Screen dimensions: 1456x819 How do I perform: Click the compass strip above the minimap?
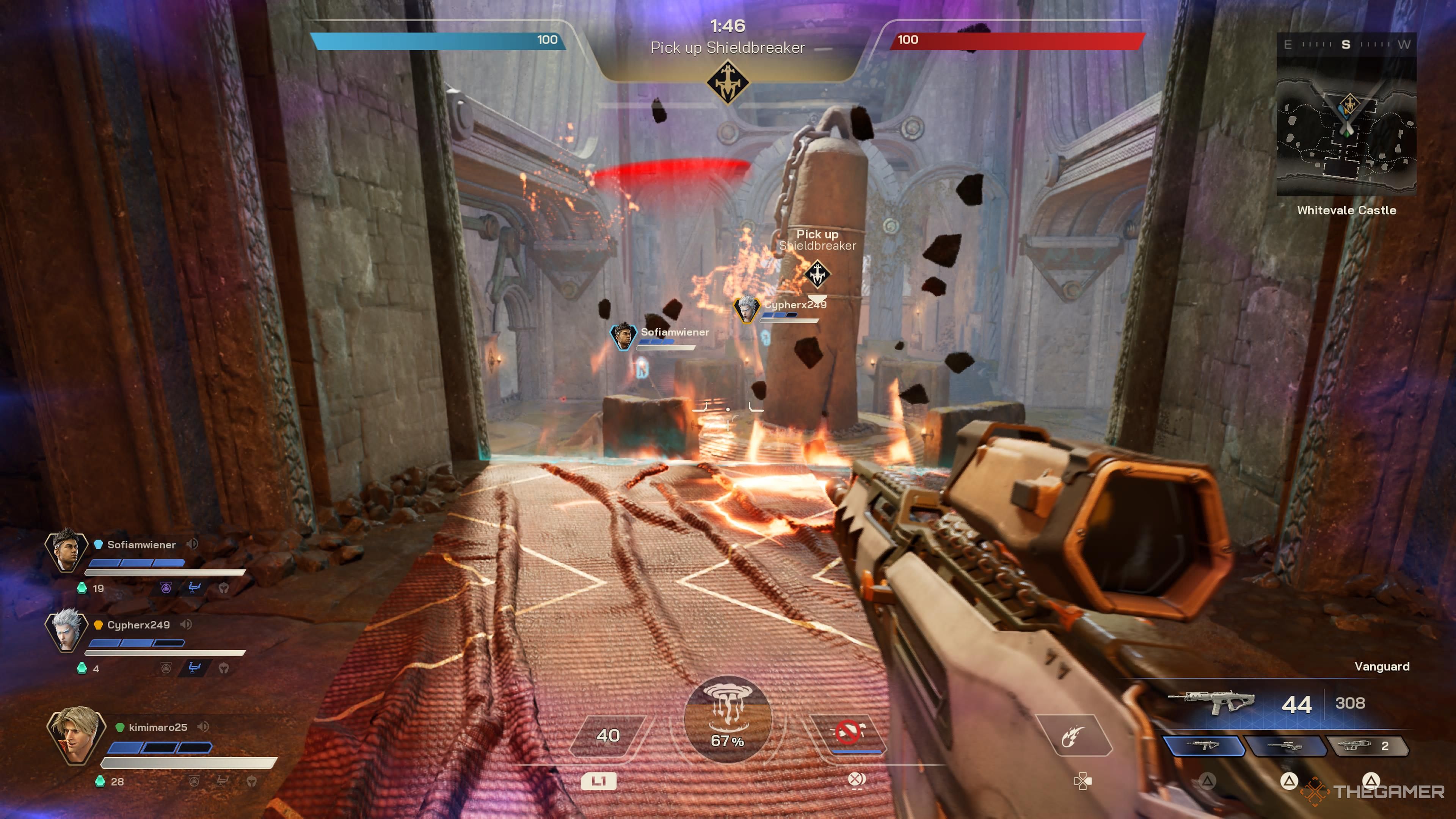[1346, 45]
